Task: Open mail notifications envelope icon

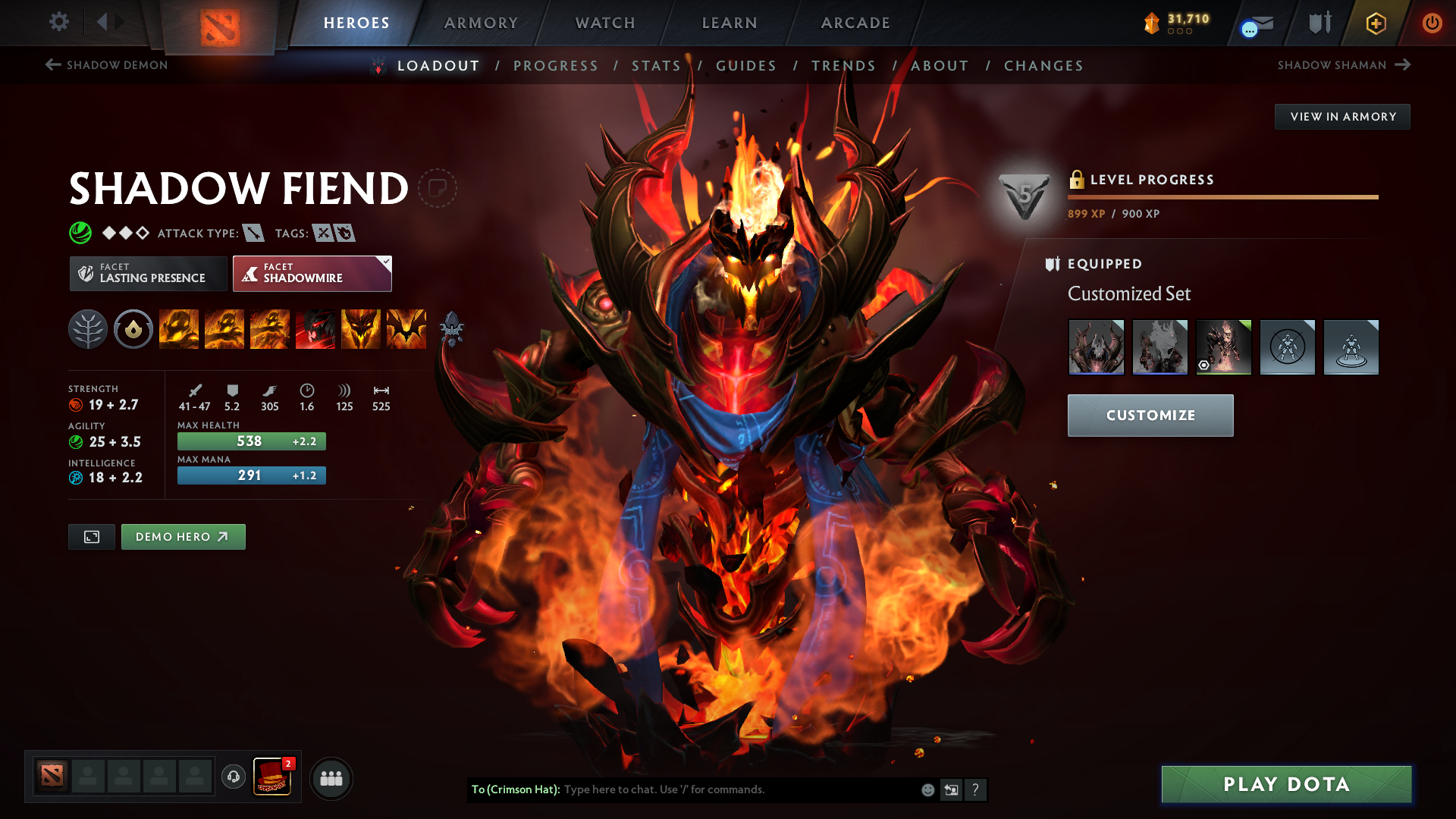Action: (x=1260, y=24)
